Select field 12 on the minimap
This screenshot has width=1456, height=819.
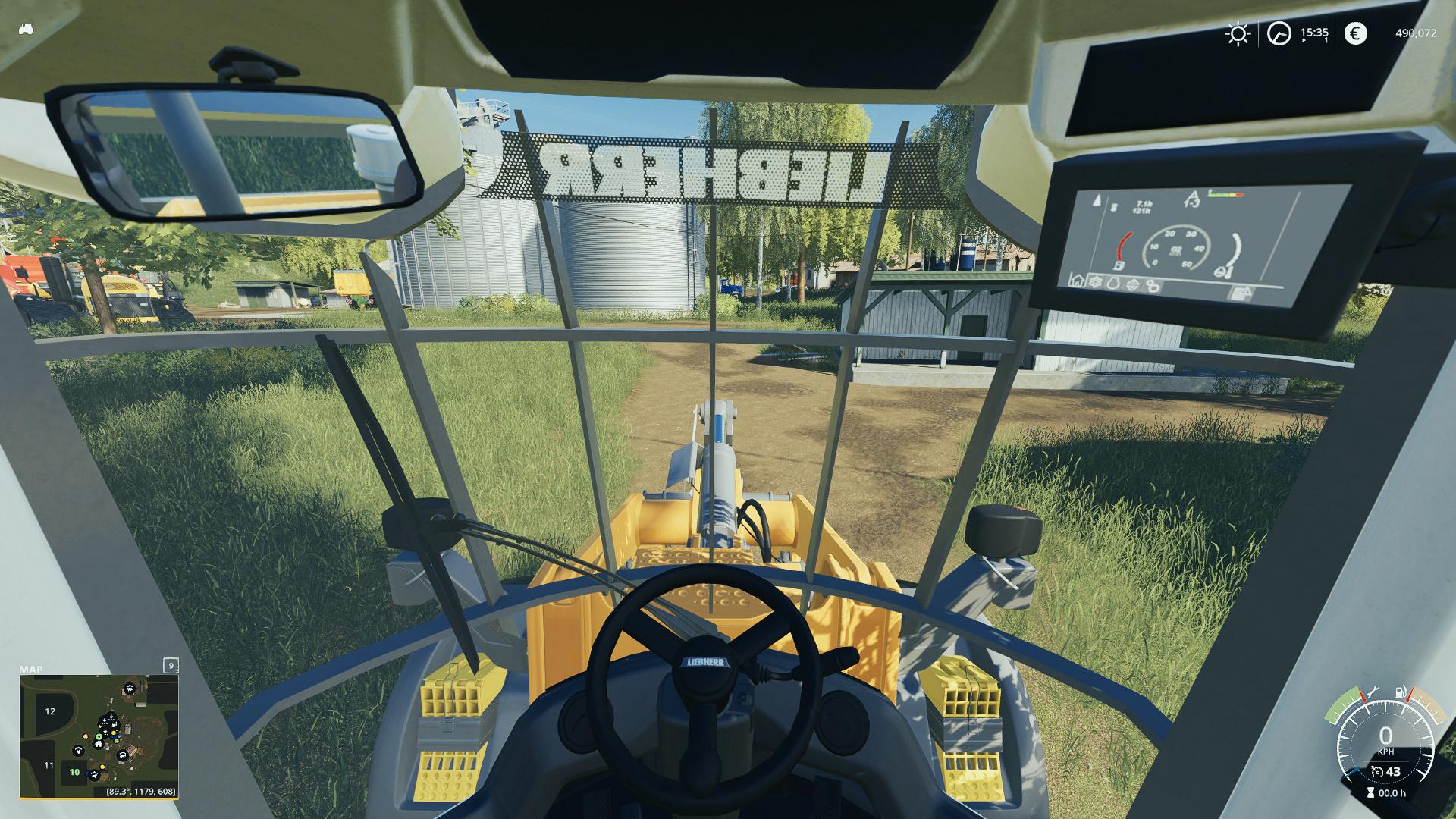50,711
